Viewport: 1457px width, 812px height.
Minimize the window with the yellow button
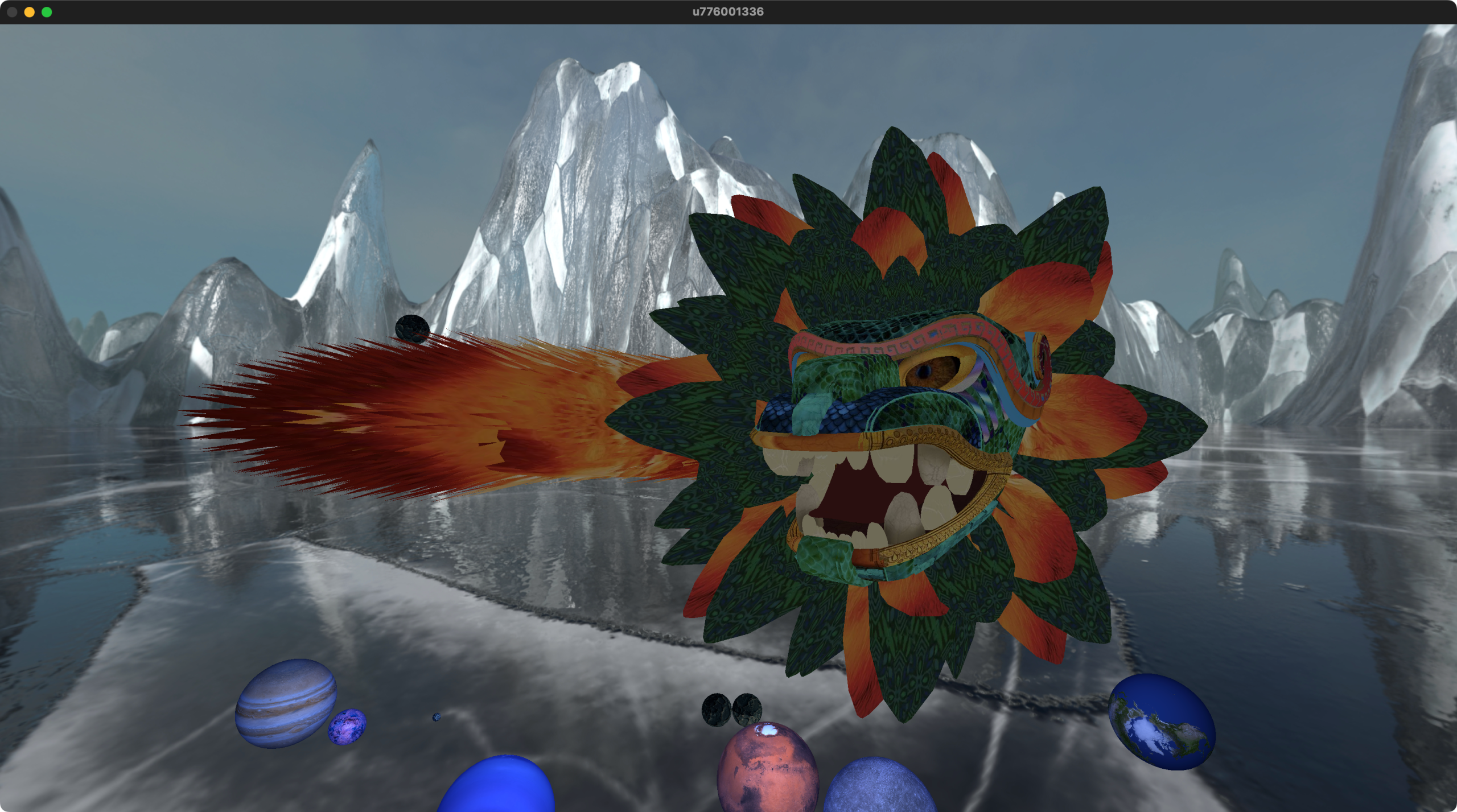click(x=30, y=12)
